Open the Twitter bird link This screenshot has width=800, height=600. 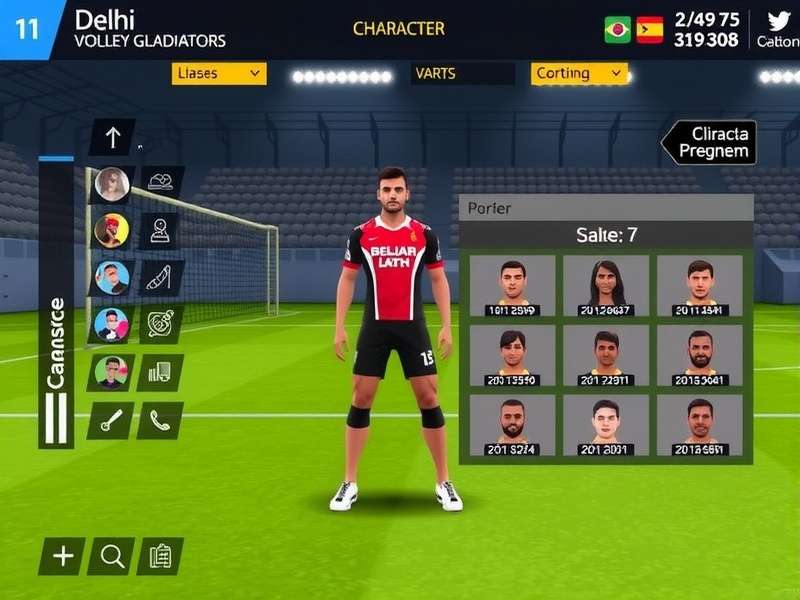tap(778, 21)
